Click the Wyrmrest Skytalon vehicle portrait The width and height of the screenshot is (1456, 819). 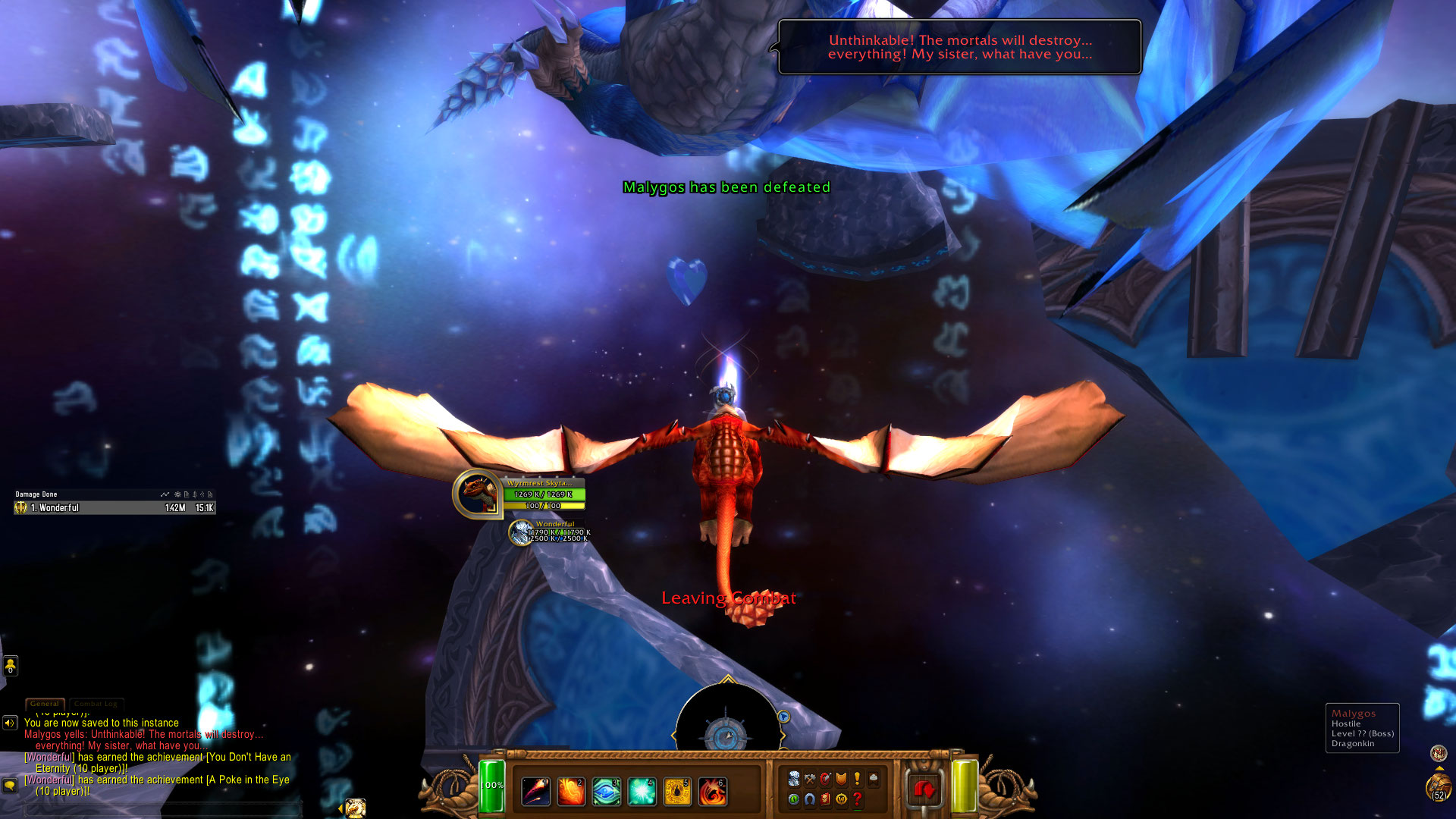478,494
